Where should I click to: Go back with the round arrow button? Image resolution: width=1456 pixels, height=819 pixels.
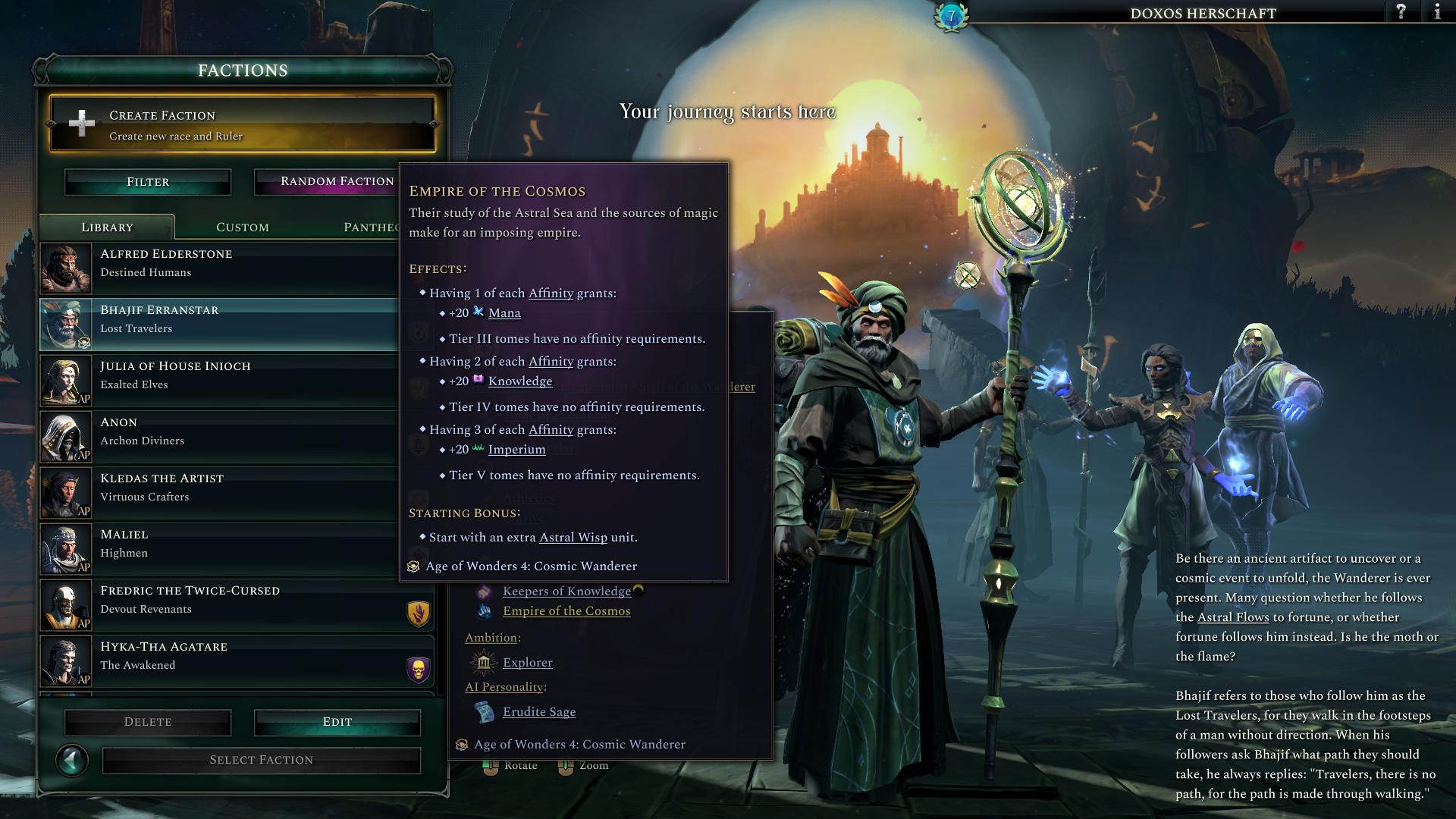(72, 760)
